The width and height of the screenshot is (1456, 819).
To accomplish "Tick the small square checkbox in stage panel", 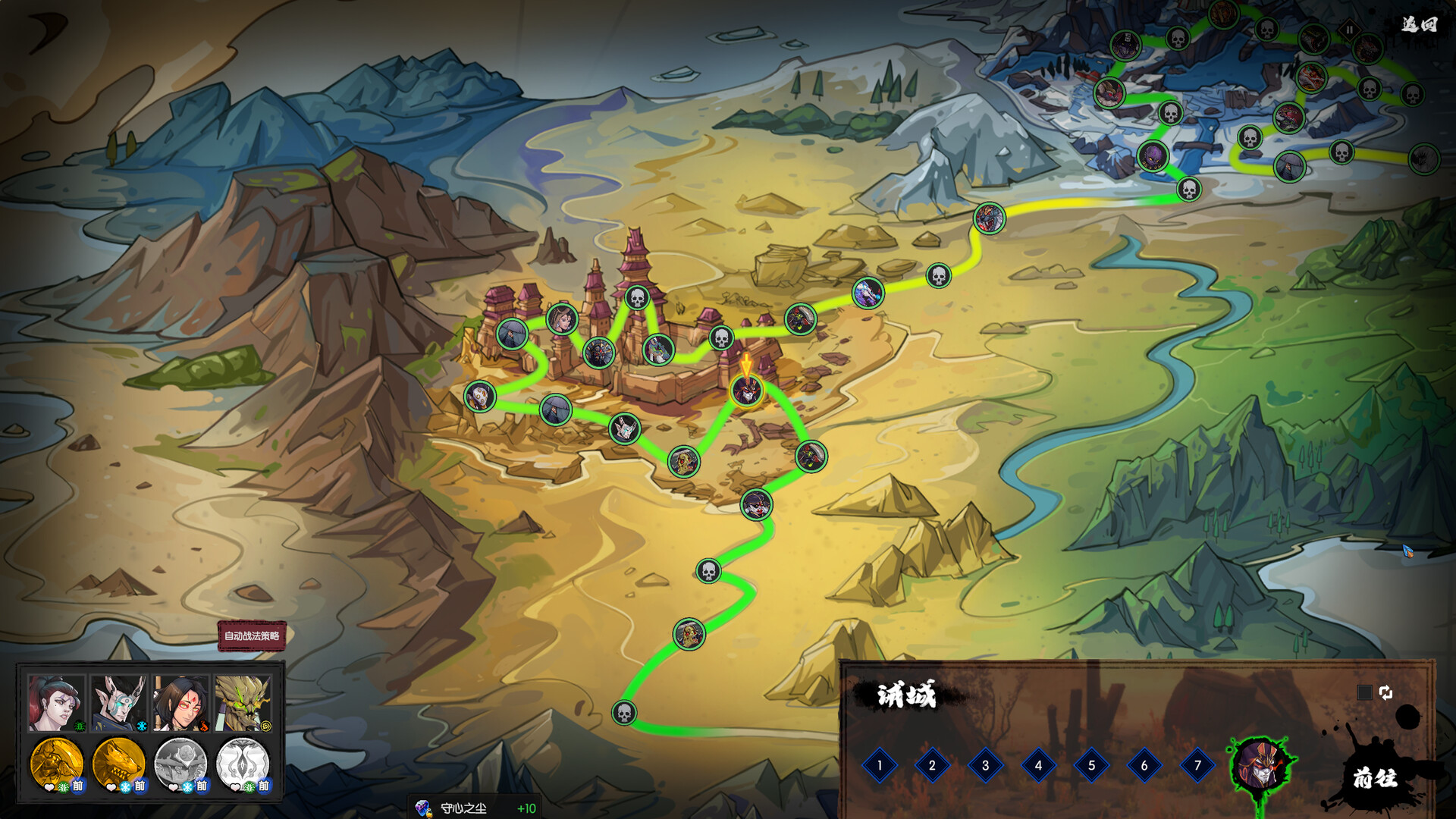I will click(x=1363, y=692).
